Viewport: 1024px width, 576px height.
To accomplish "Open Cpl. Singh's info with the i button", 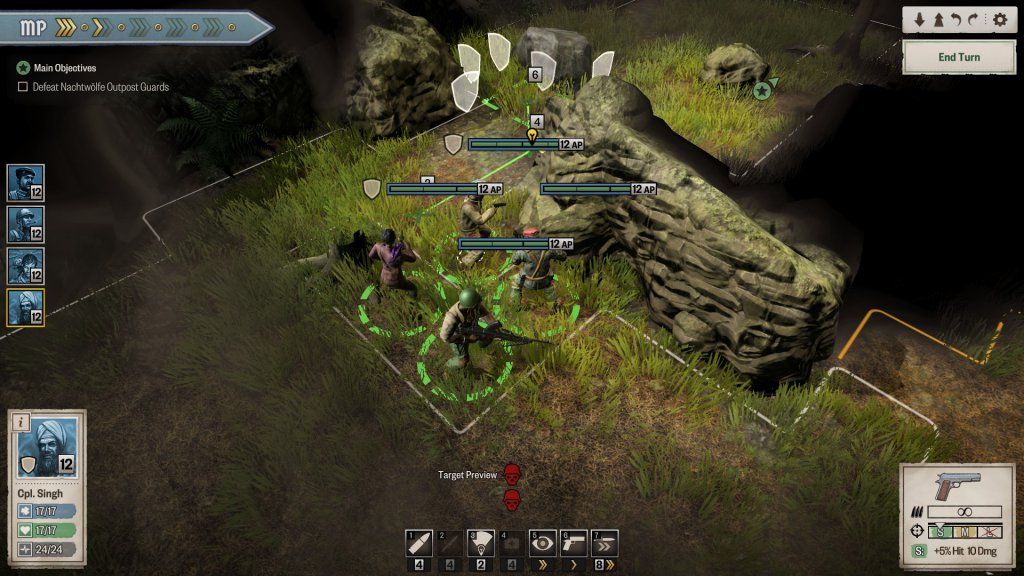I will click(20, 422).
